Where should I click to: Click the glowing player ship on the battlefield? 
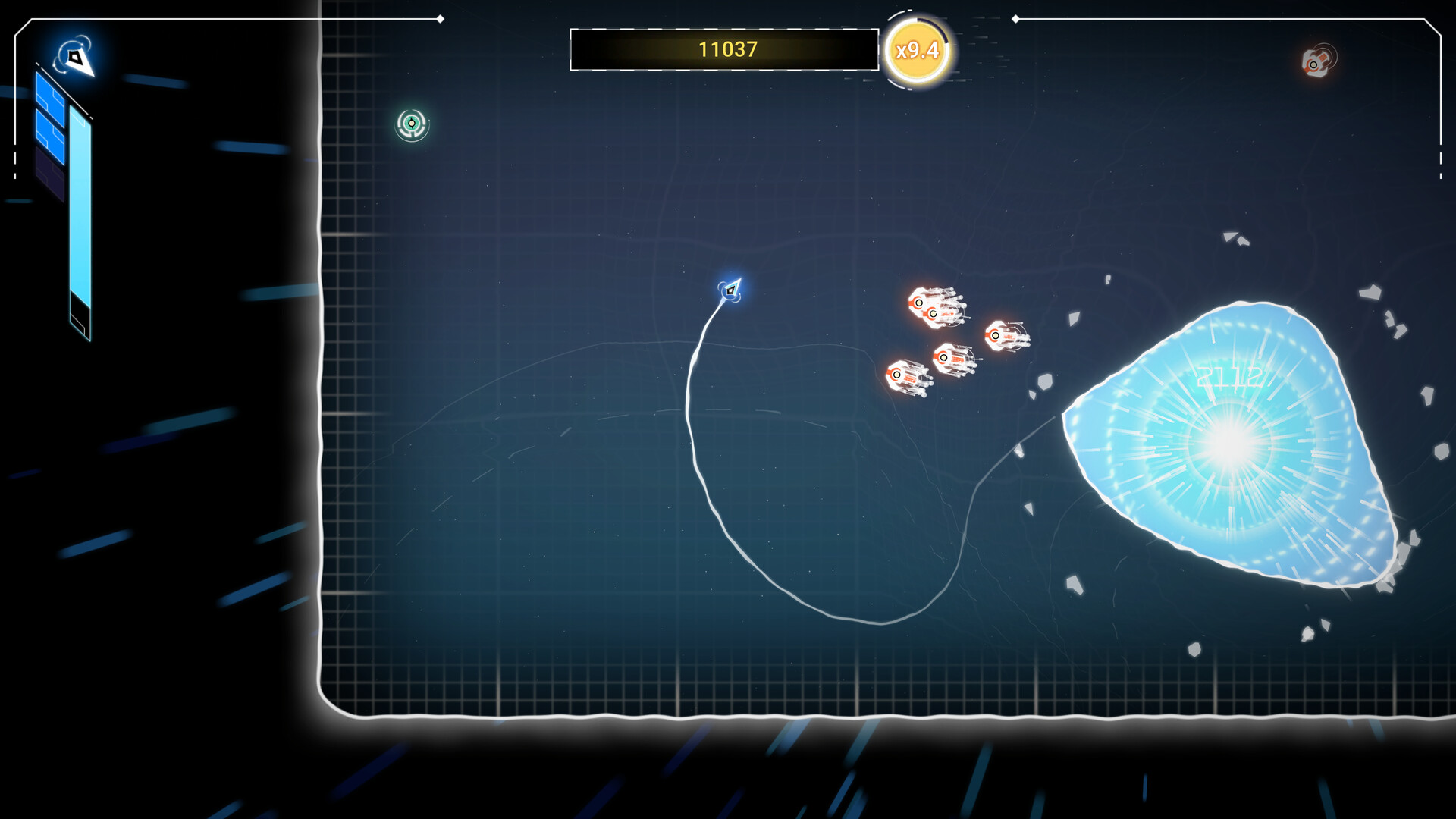pos(729,290)
